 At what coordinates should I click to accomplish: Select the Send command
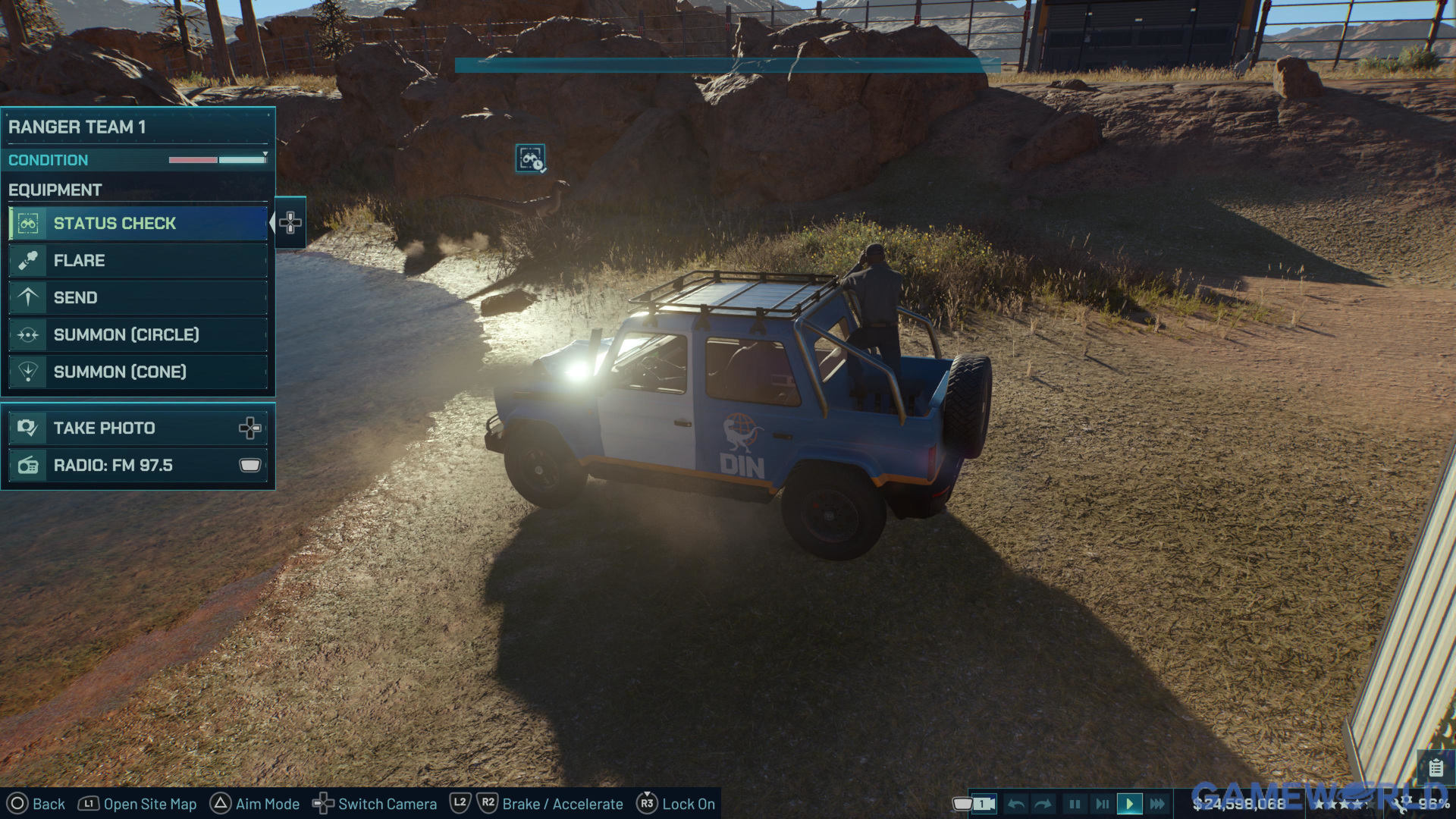[138, 298]
